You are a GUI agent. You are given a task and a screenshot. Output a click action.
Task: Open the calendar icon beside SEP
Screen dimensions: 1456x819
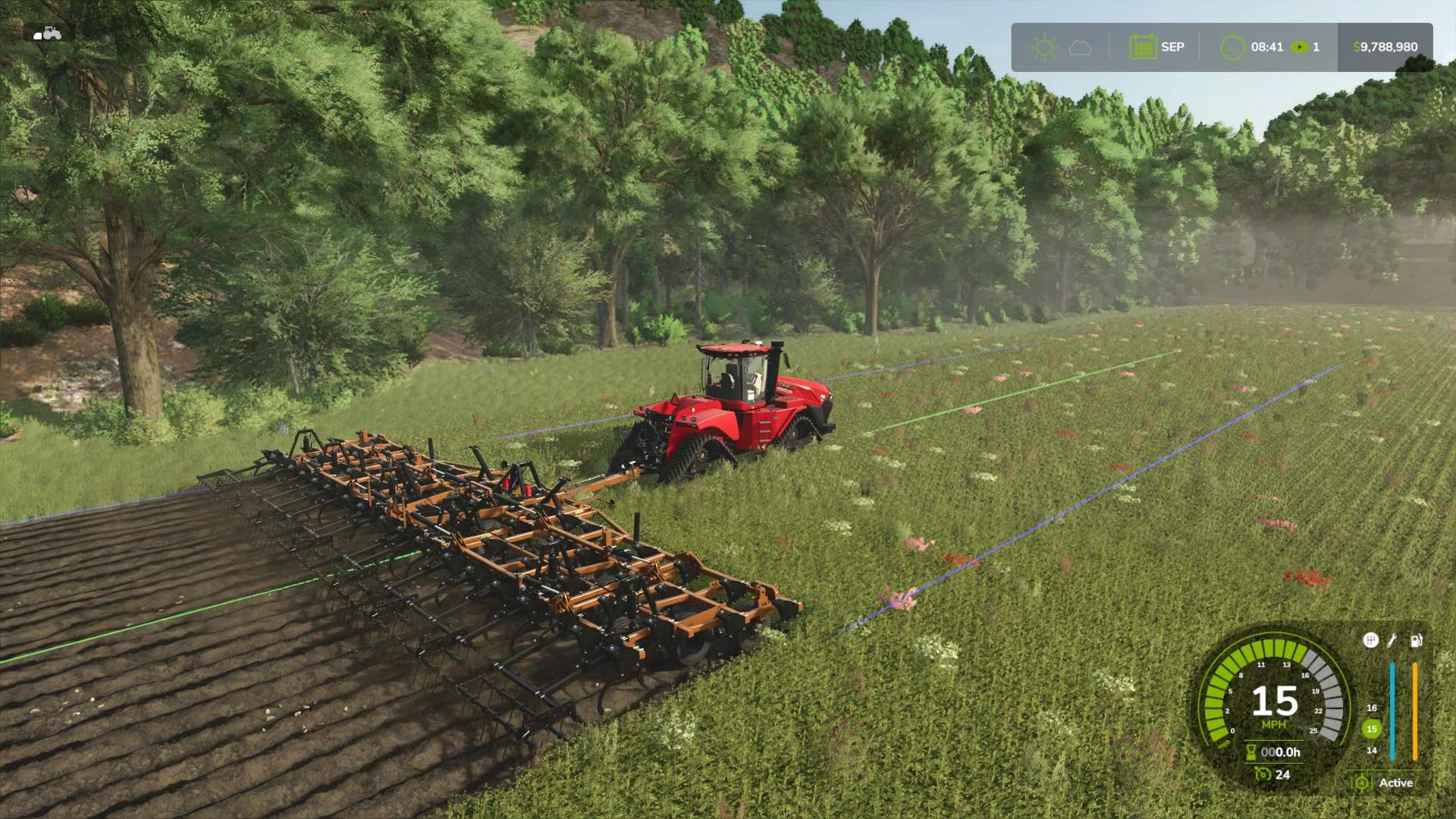pos(1142,47)
